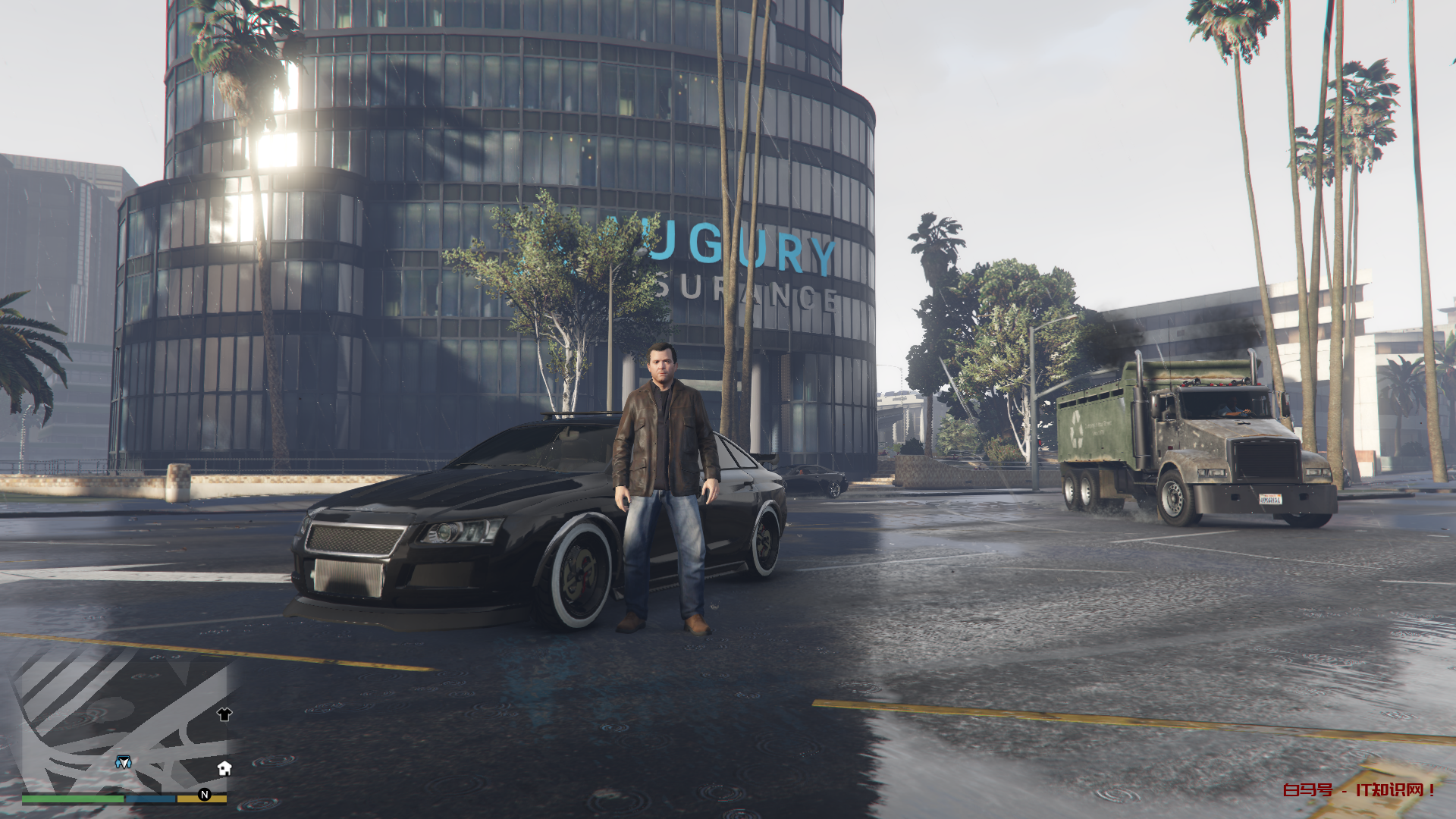The height and width of the screenshot is (819, 1456).
Task: Click the north N compass marker
Action: click(x=204, y=794)
